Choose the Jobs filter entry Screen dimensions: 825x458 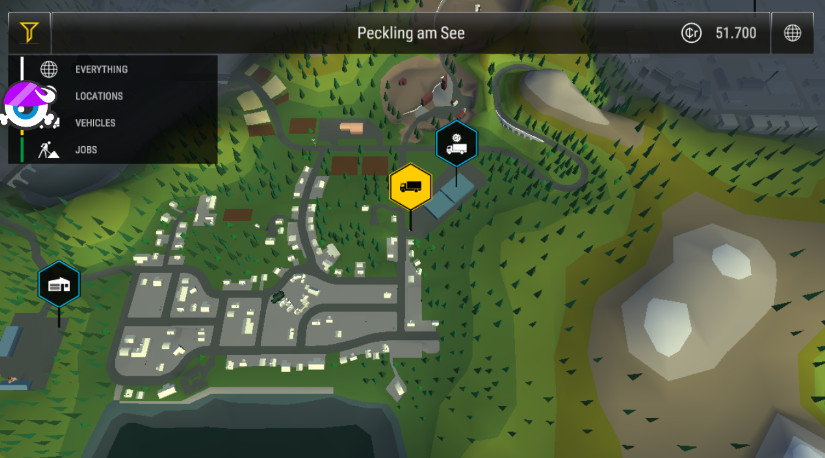coord(86,150)
